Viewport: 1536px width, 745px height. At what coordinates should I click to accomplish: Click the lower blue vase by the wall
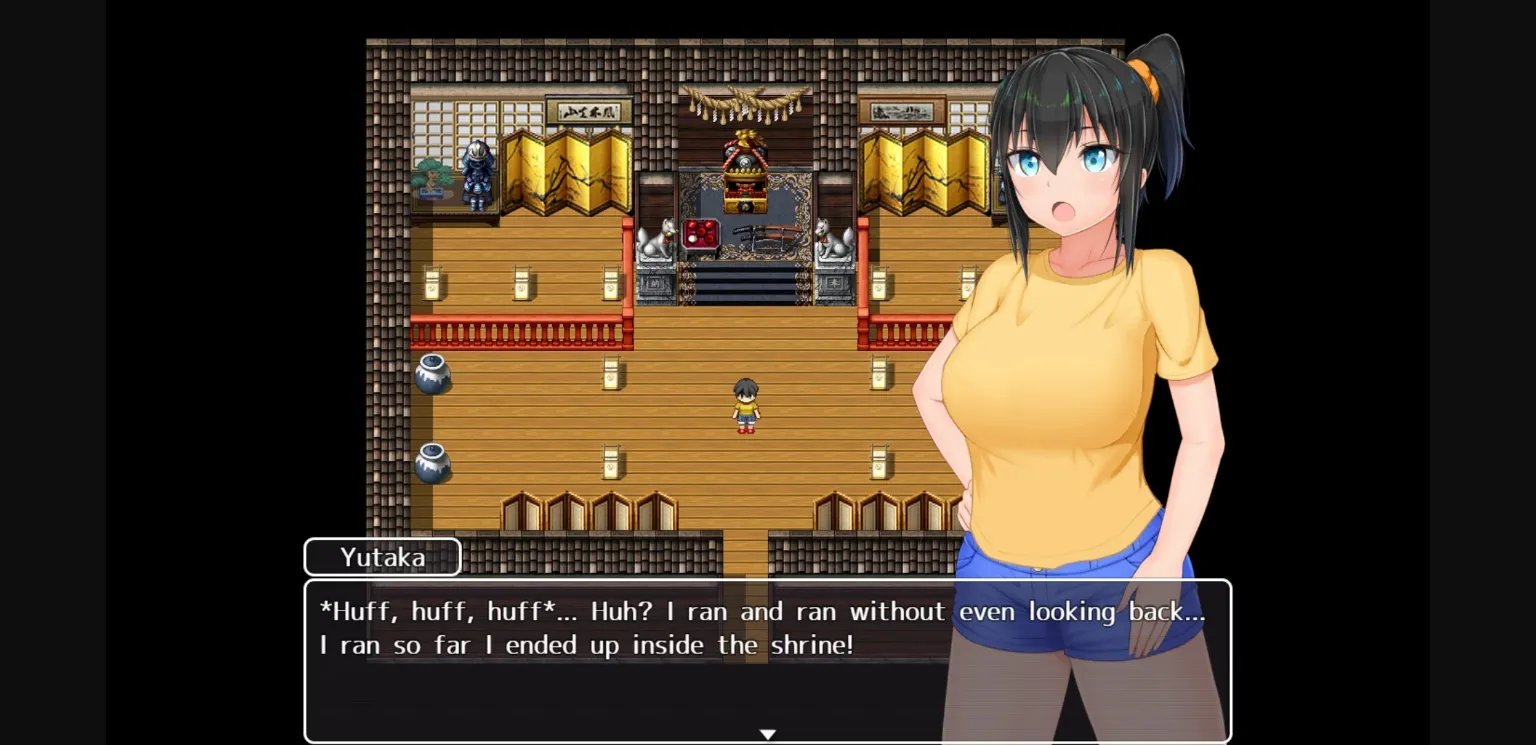(432, 460)
